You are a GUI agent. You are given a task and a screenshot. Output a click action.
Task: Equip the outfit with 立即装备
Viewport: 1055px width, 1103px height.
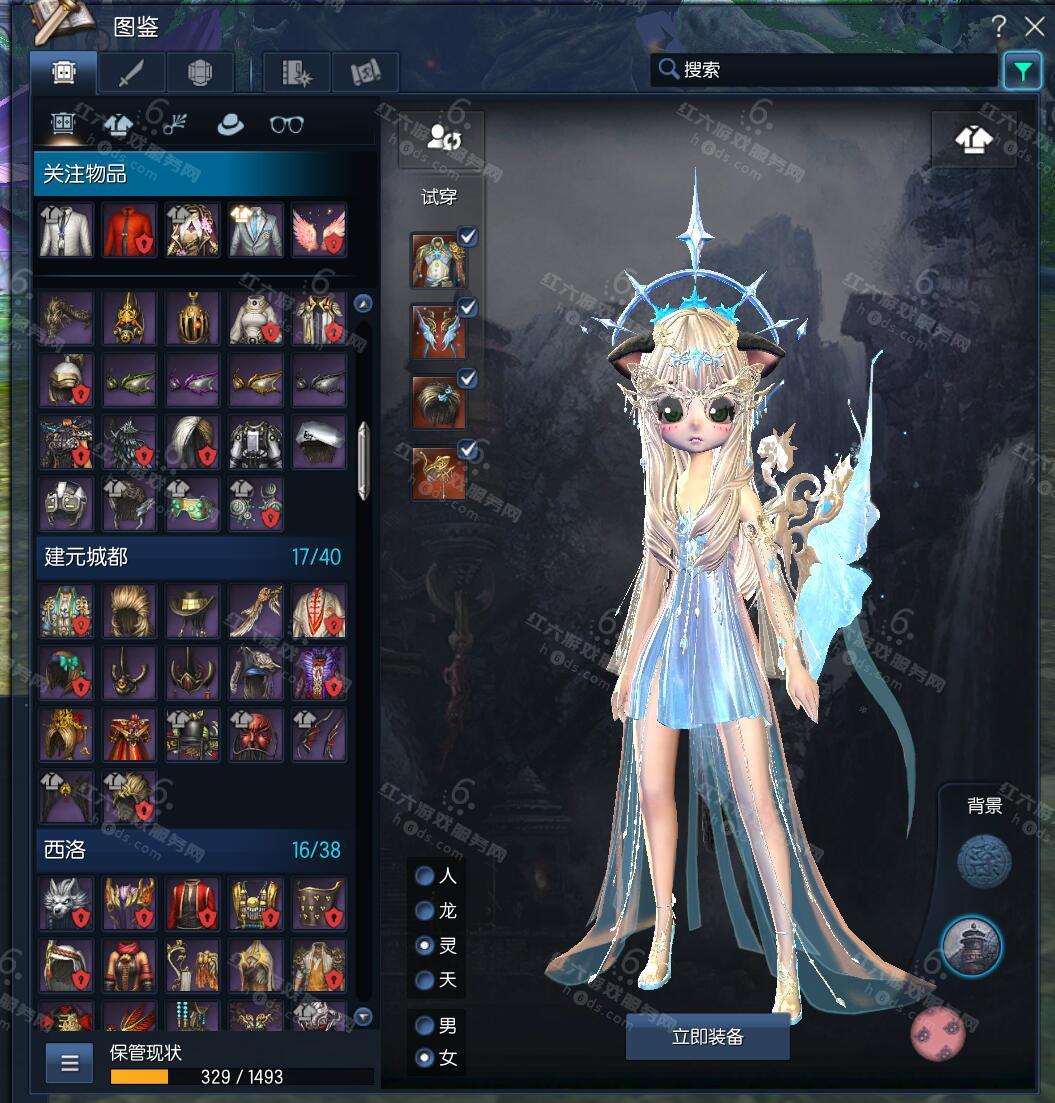[707, 1037]
